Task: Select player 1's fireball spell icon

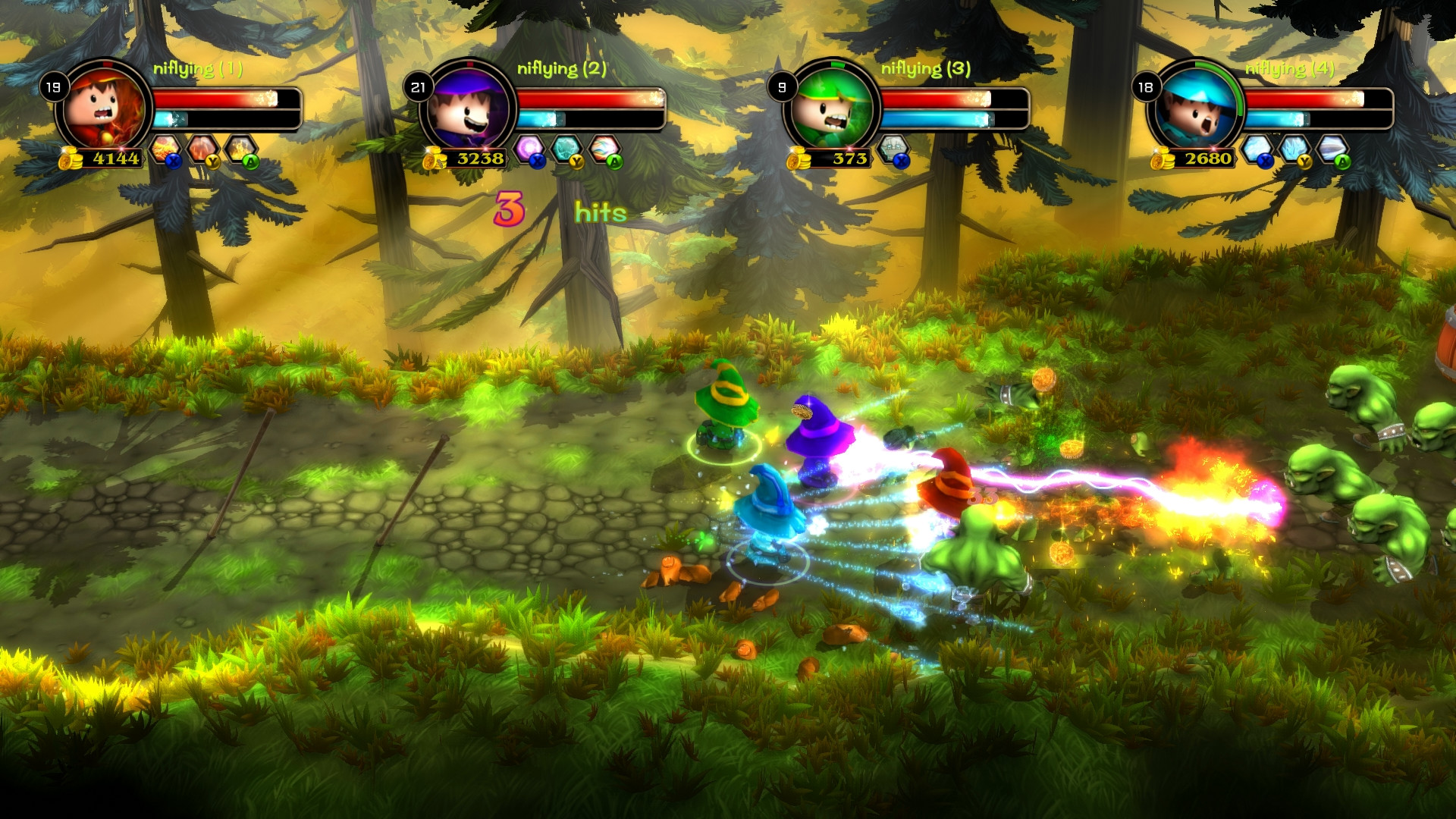Action: pos(165,146)
